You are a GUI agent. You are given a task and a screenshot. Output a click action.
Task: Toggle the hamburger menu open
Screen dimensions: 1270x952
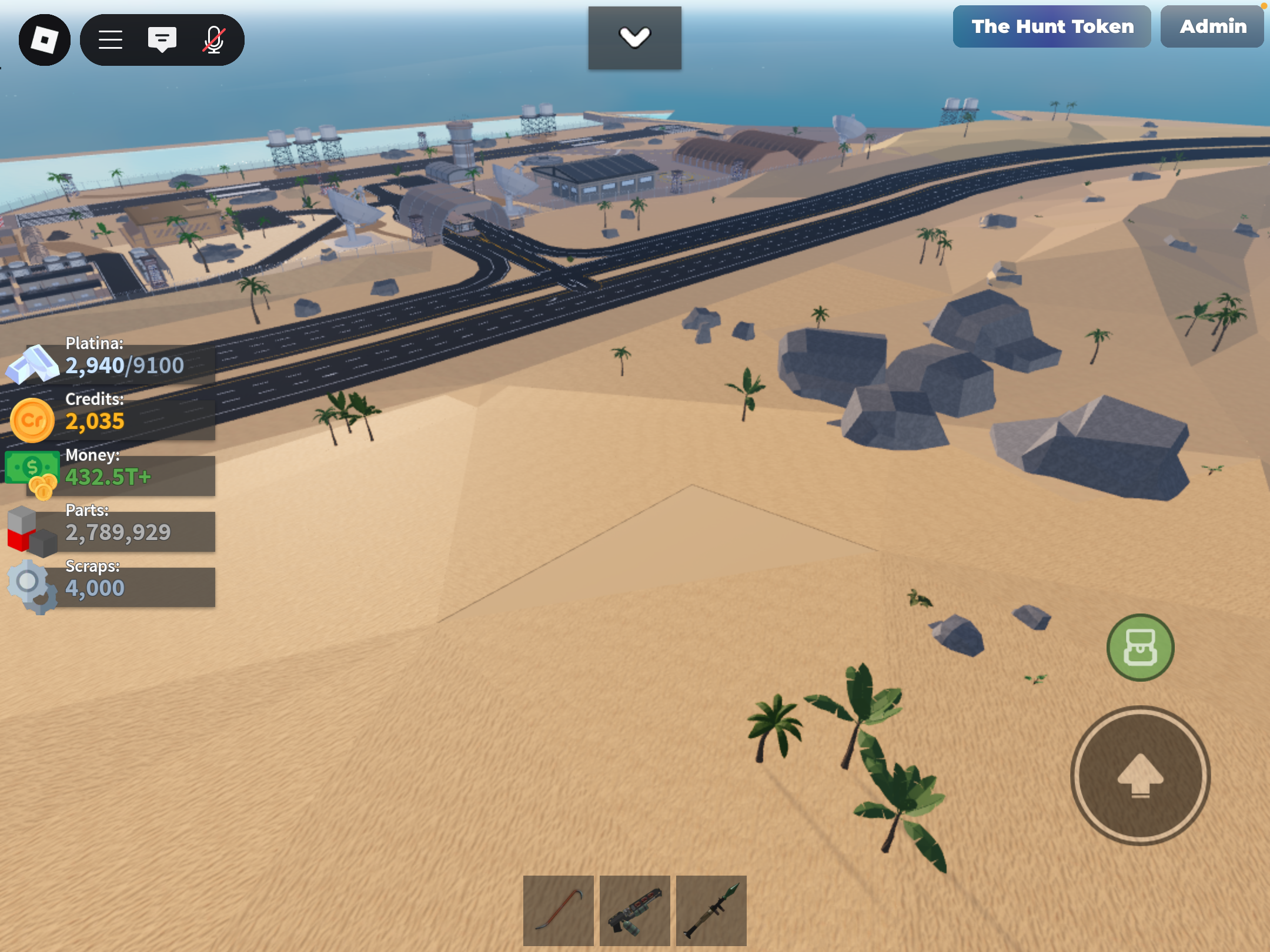click(x=110, y=39)
